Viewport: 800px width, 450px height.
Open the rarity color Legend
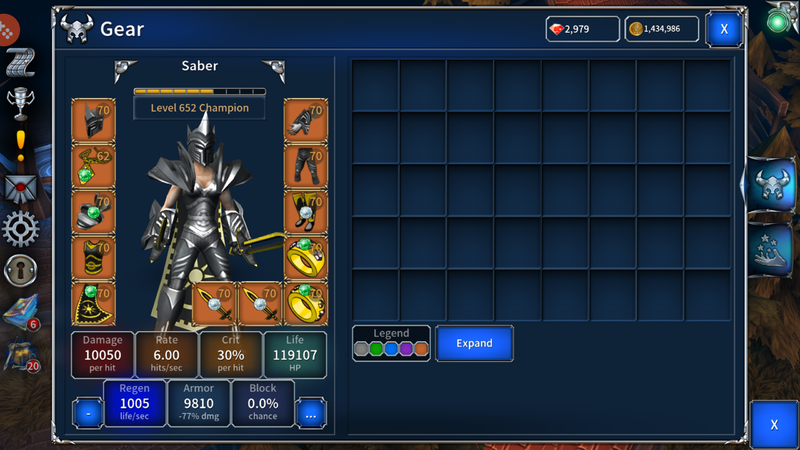(x=391, y=343)
